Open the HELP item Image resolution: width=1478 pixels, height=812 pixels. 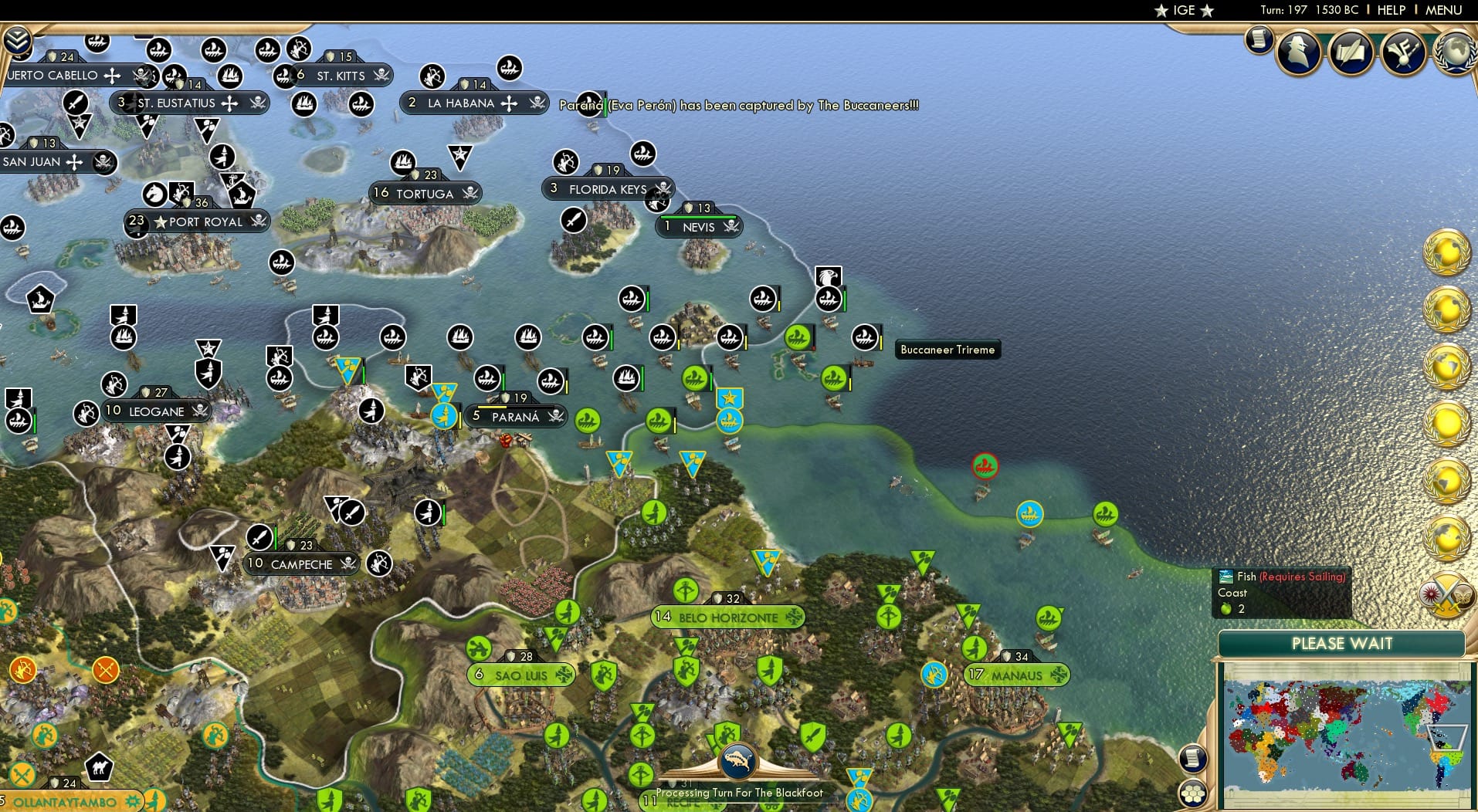pyautogui.click(x=1391, y=11)
